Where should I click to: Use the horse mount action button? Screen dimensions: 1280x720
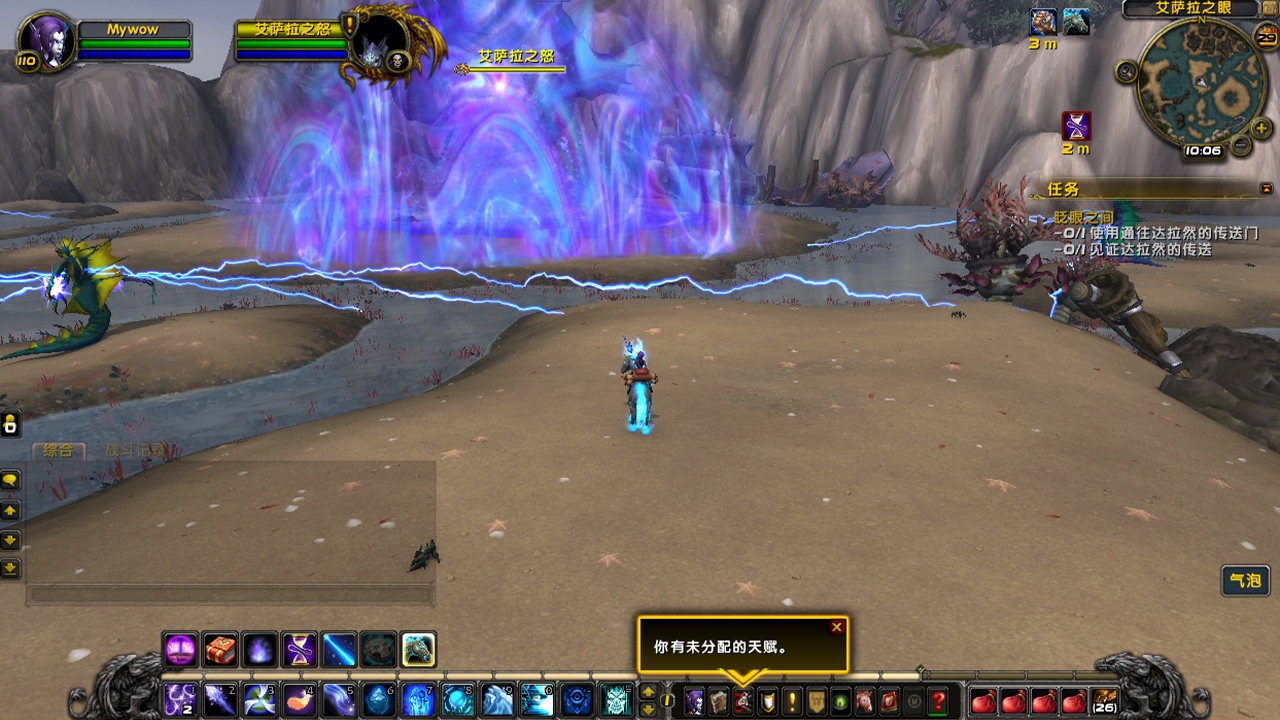click(419, 650)
